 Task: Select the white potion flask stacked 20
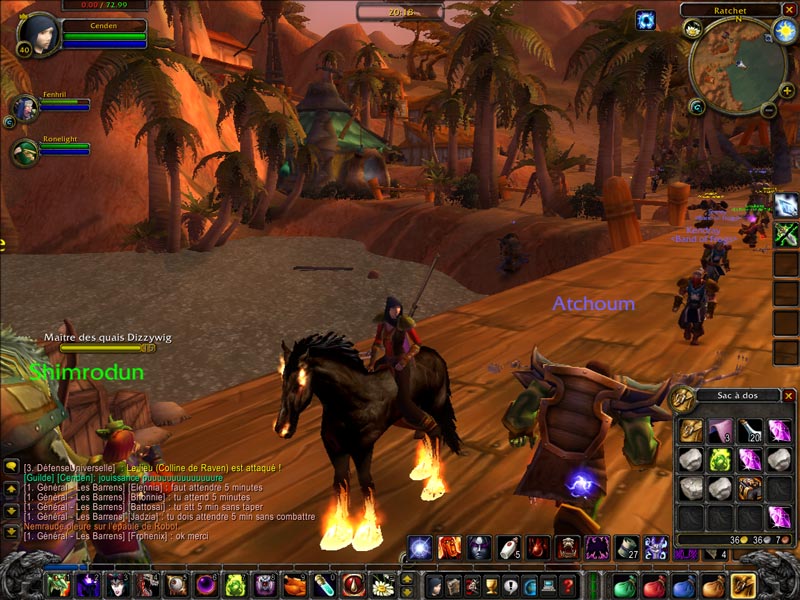(x=751, y=430)
